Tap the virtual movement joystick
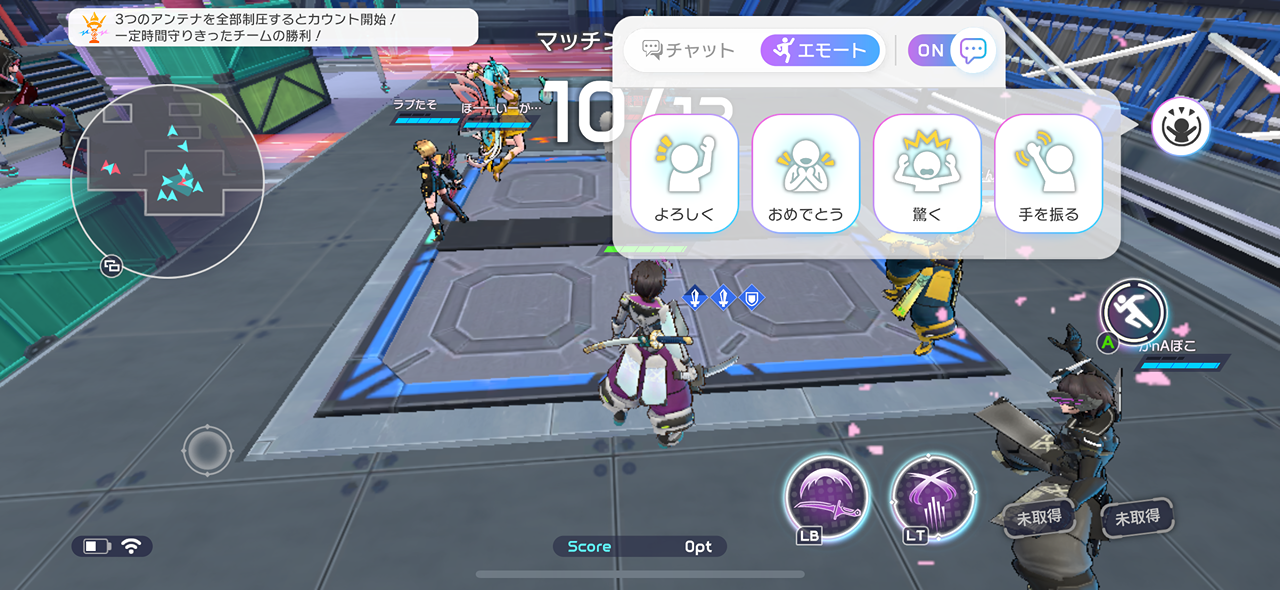 tap(207, 450)
